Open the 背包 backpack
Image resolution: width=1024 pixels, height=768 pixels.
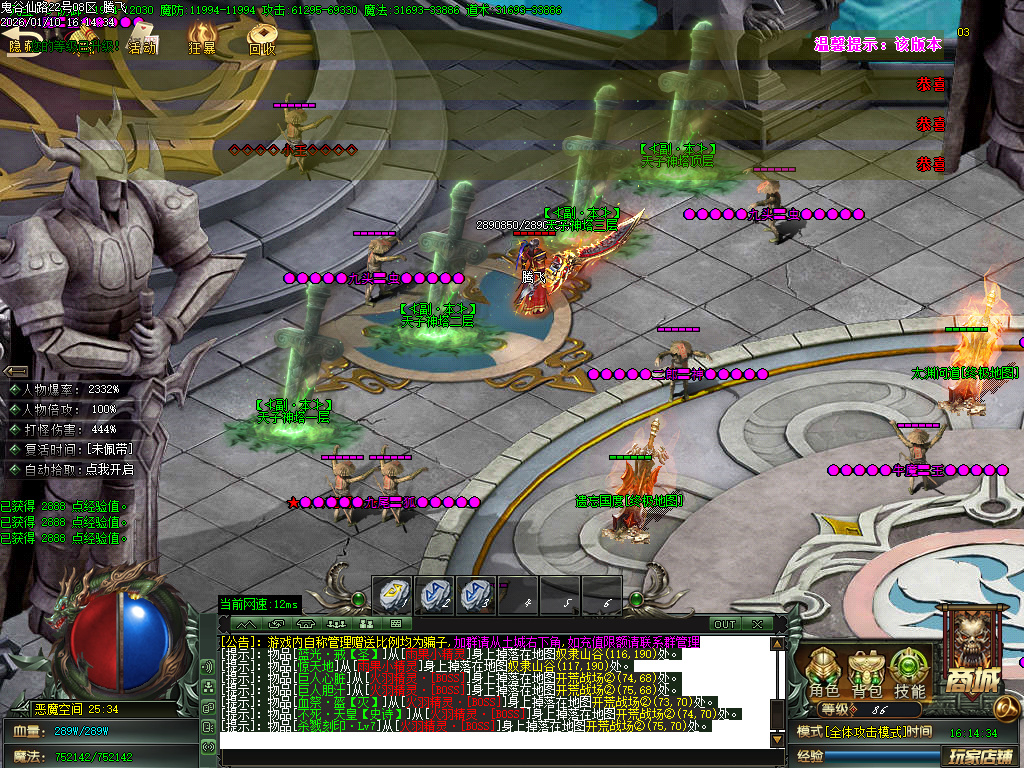pyautogui.click(x=866, y=672)
